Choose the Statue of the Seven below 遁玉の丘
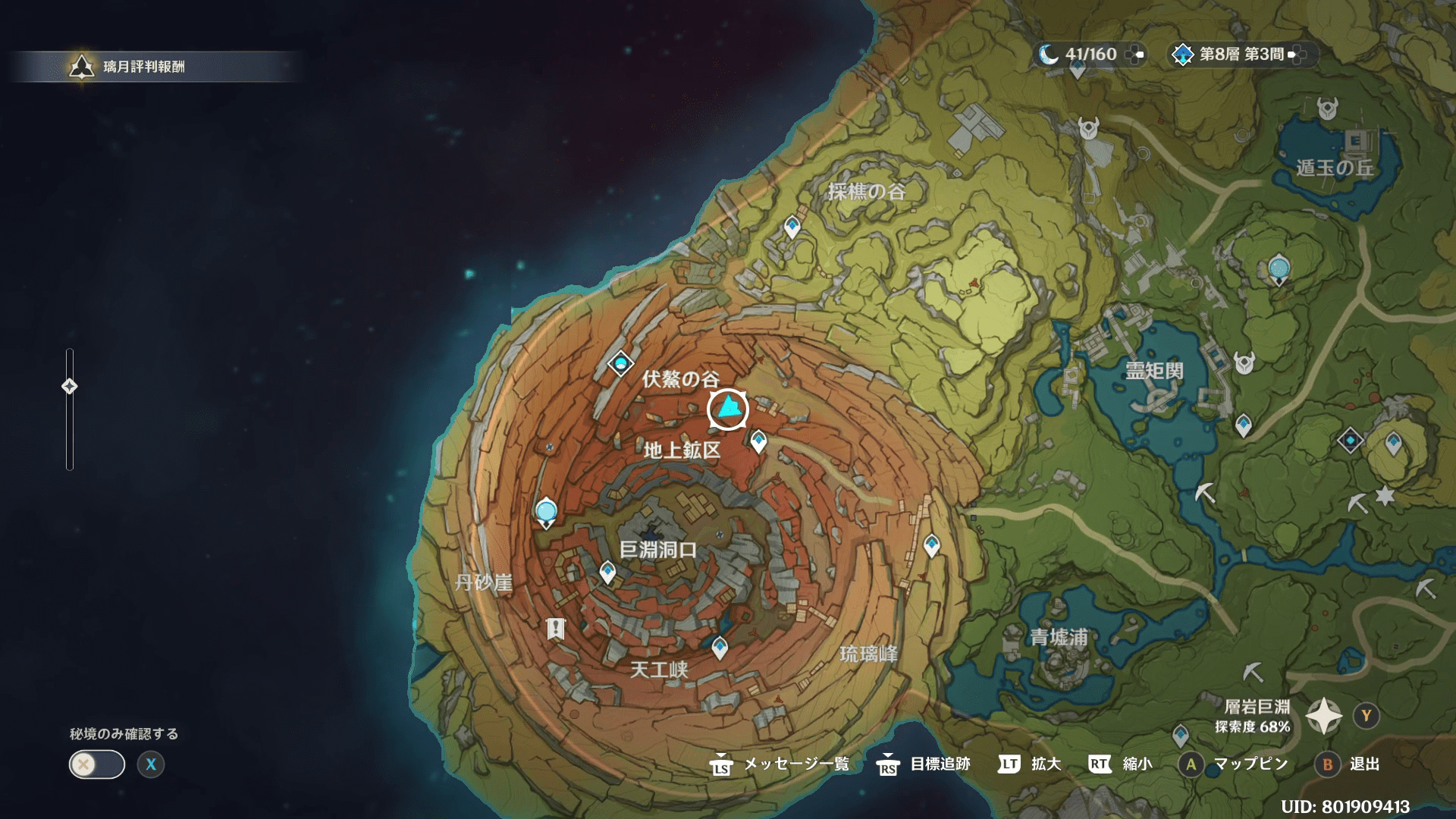The height and width of the screenshot is (819, 1456). pos(1279,269)
